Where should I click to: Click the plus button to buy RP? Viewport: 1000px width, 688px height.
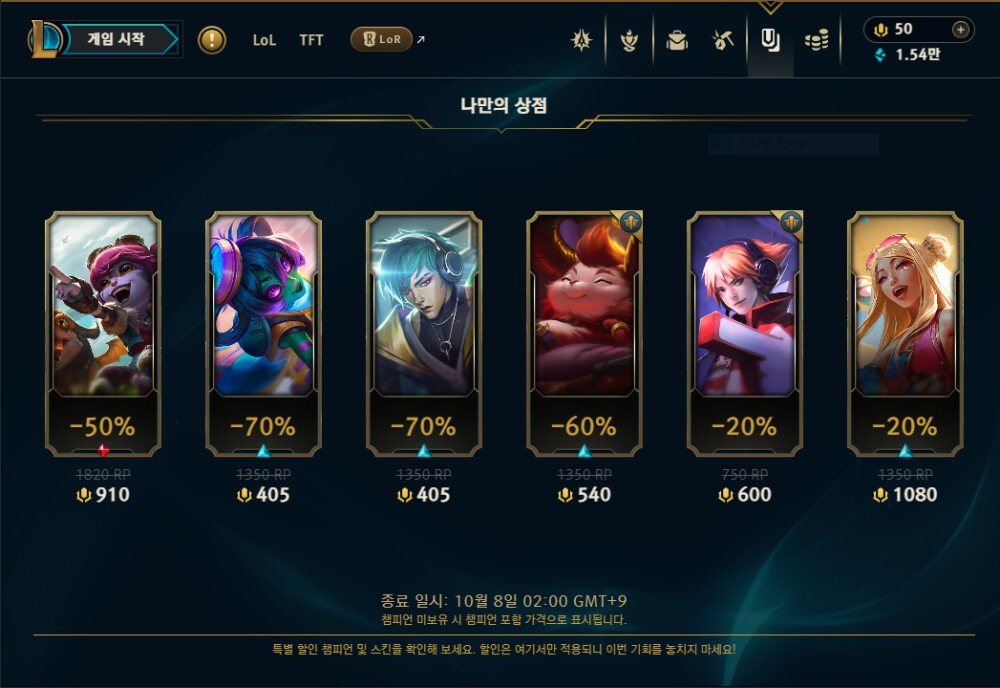tap(960, 29)
